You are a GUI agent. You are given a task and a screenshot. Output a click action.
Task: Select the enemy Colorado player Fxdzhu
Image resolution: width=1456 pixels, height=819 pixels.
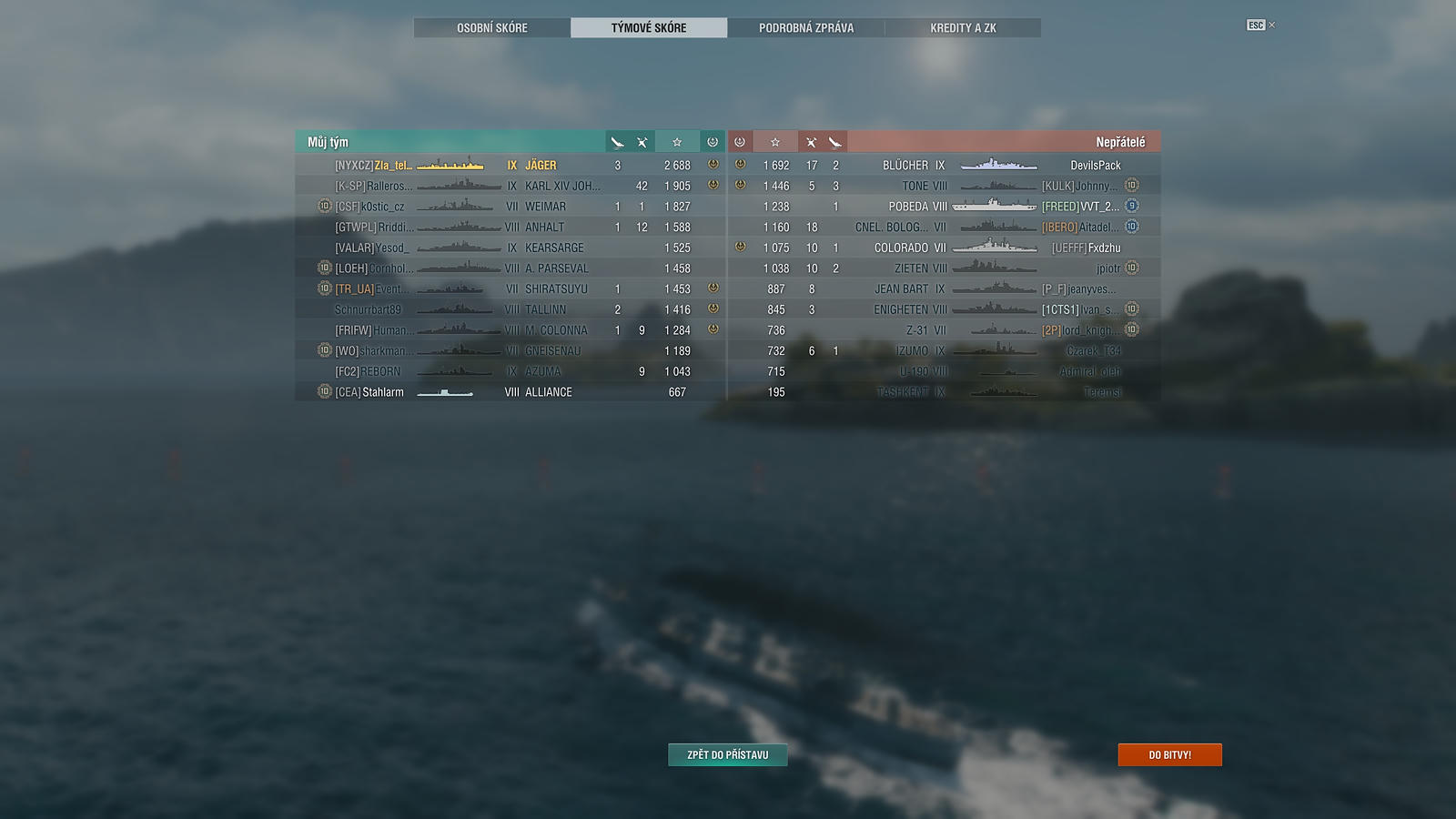[x=946, y=248]
